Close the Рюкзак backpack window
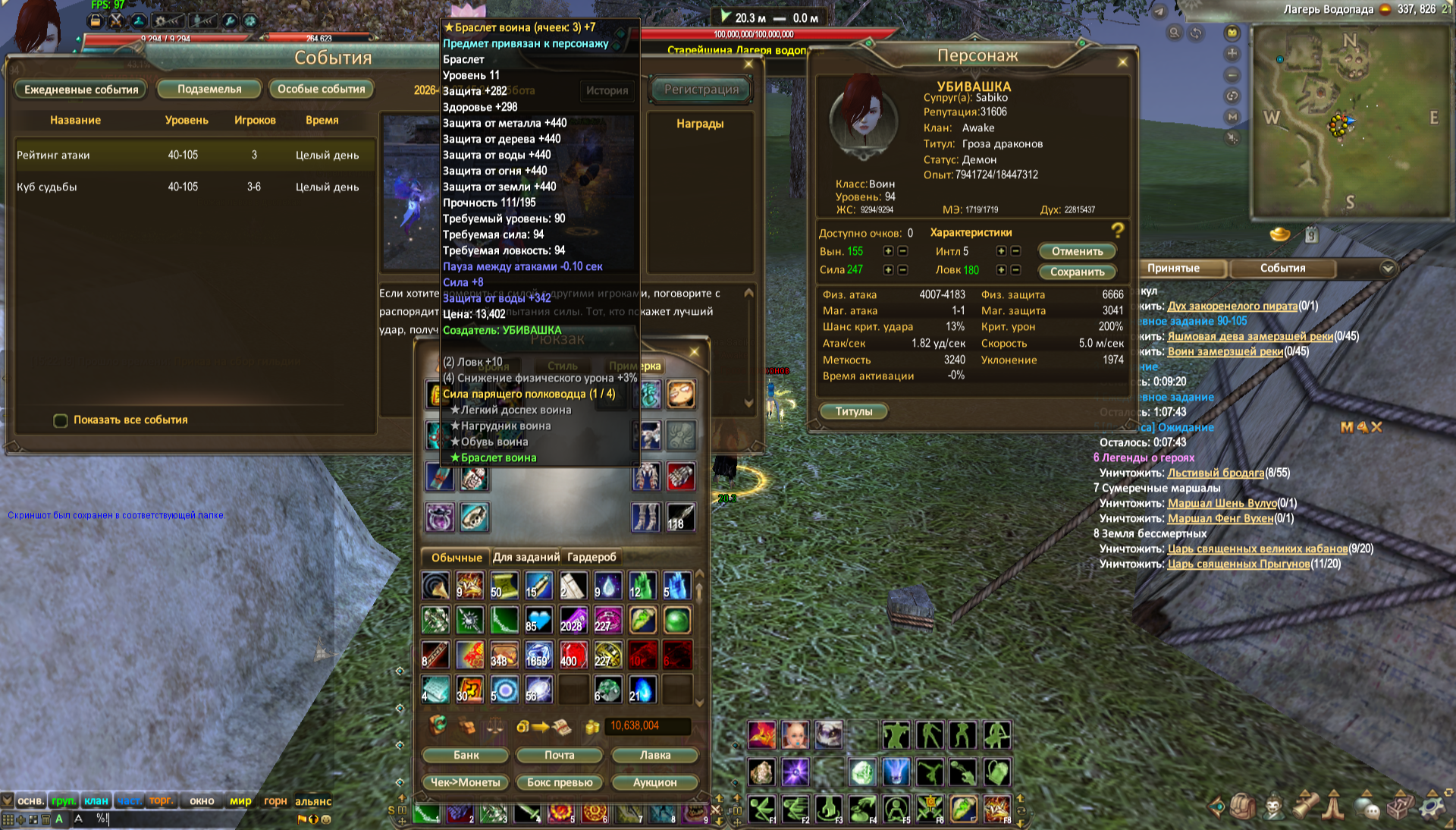 [694, 351]
